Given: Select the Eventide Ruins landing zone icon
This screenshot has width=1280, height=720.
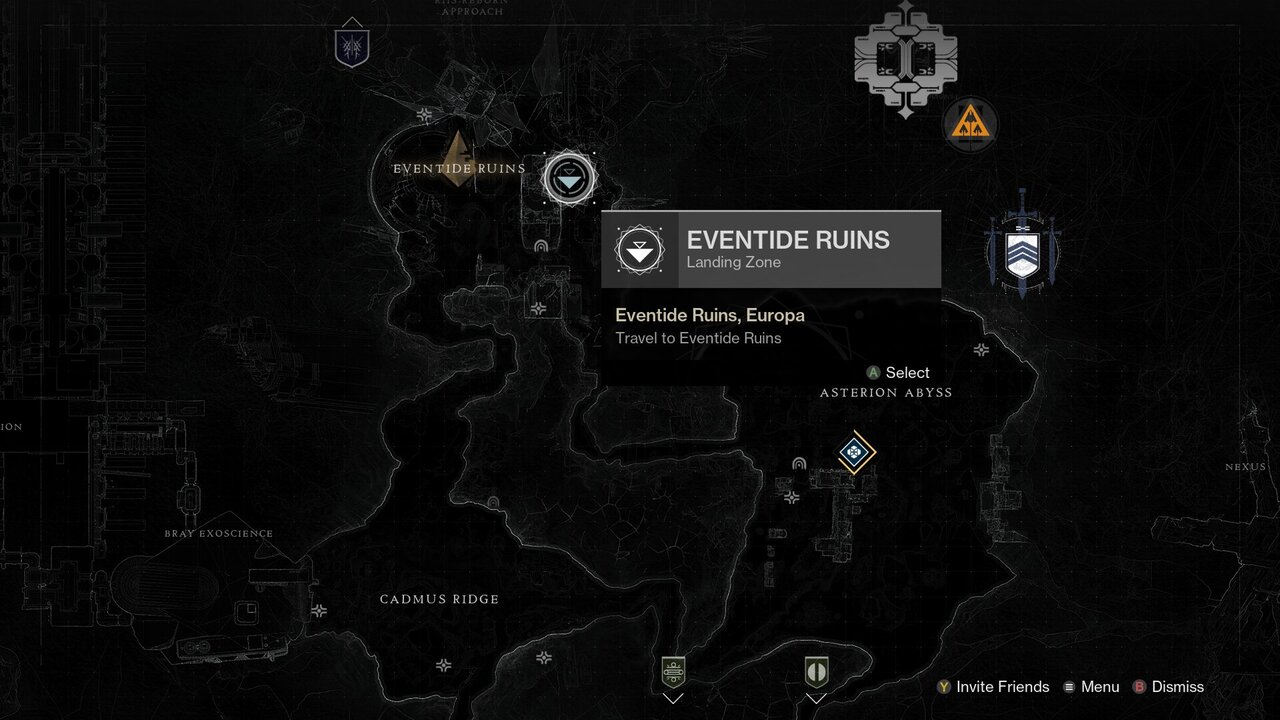Looking at the screenshot, I should tap(569, 177).
